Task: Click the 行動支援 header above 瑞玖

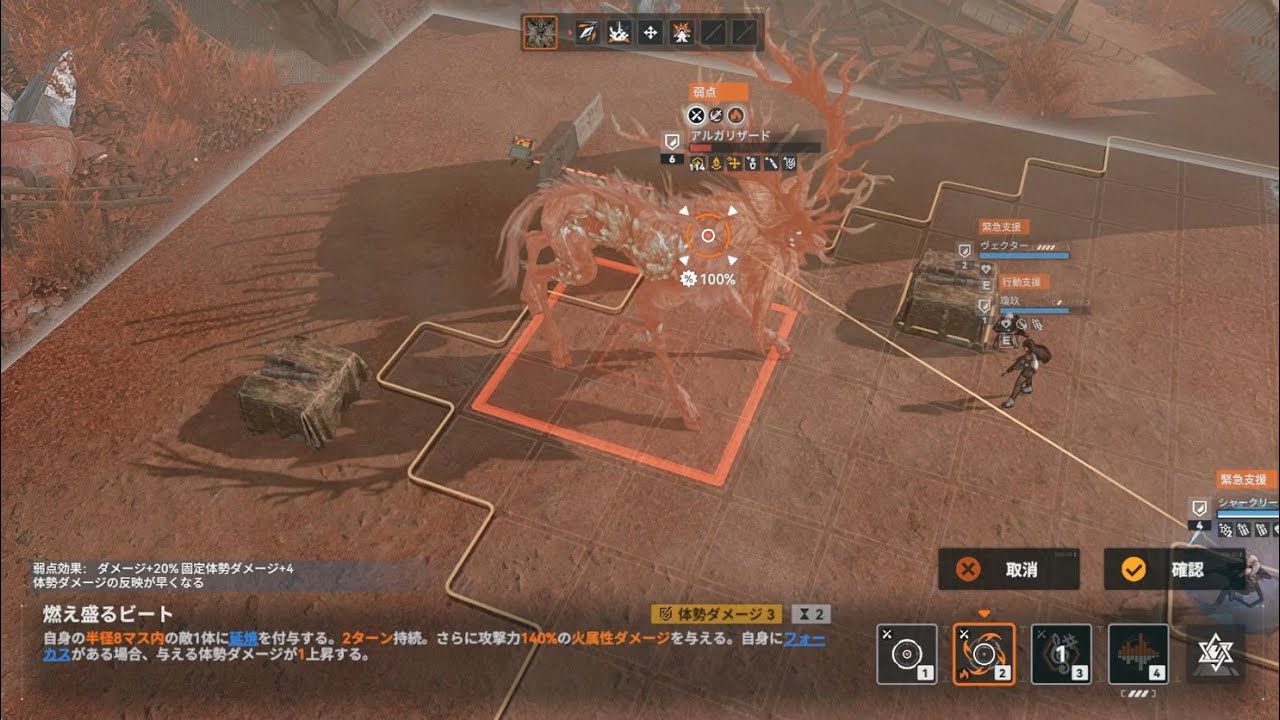Action: (1023, 282)
